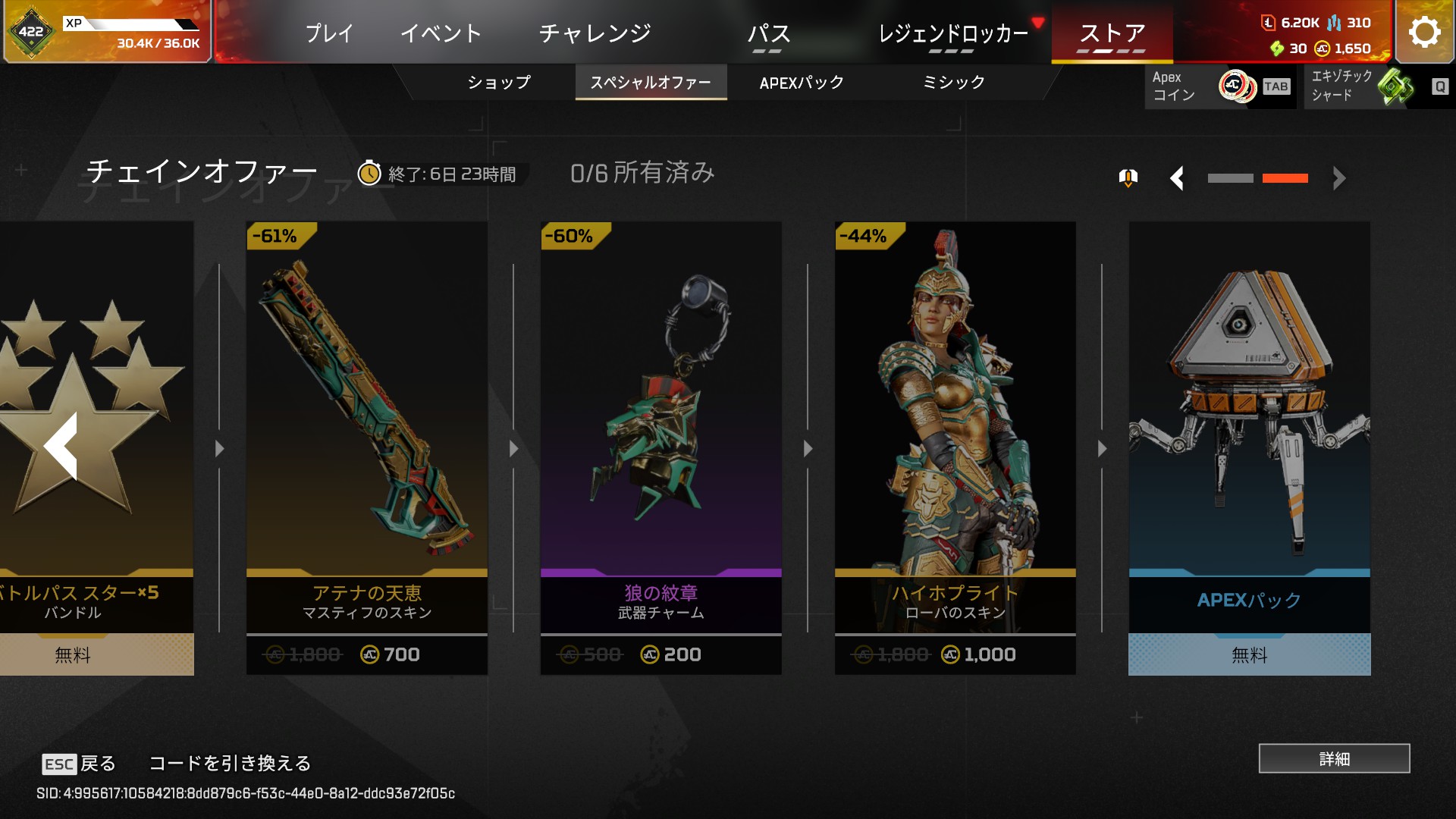
Task: Open the プレイ (Play) tab
Action: click(x=329, y=33)
